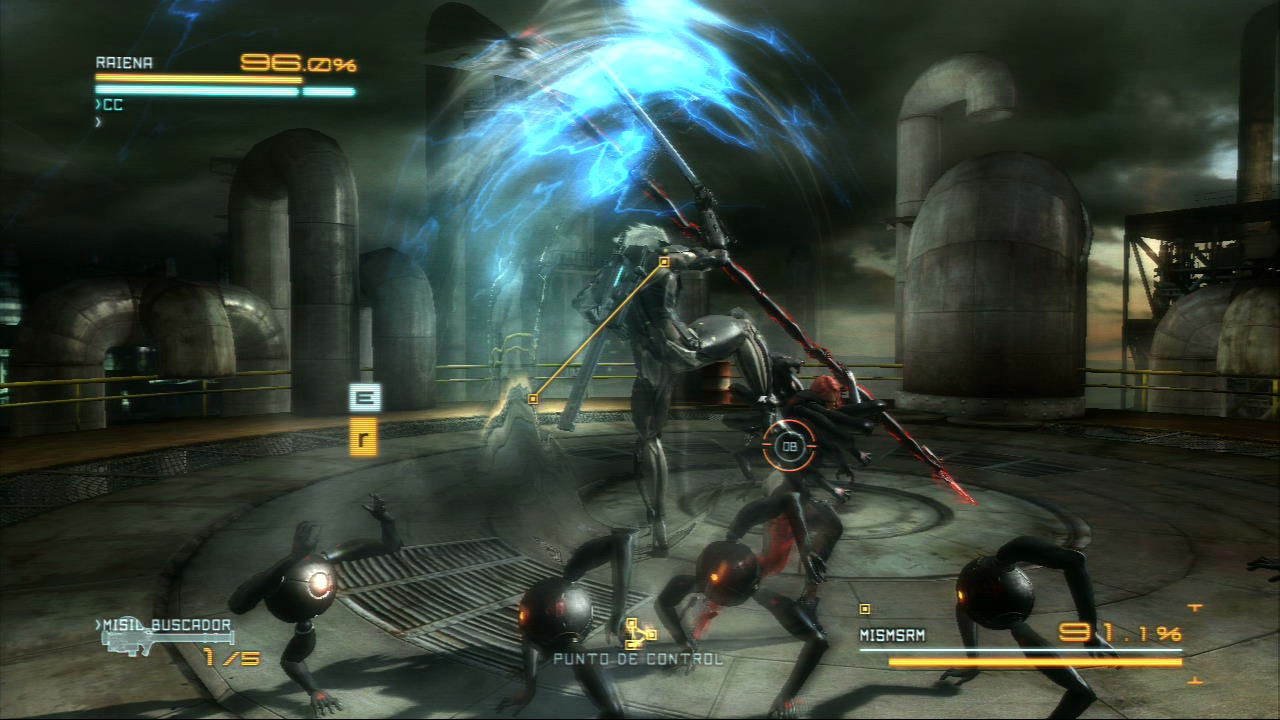Click the Punto de Control checkpoint marker
1280x720 pixels.
pyautogui.click(x=637, y=634)
